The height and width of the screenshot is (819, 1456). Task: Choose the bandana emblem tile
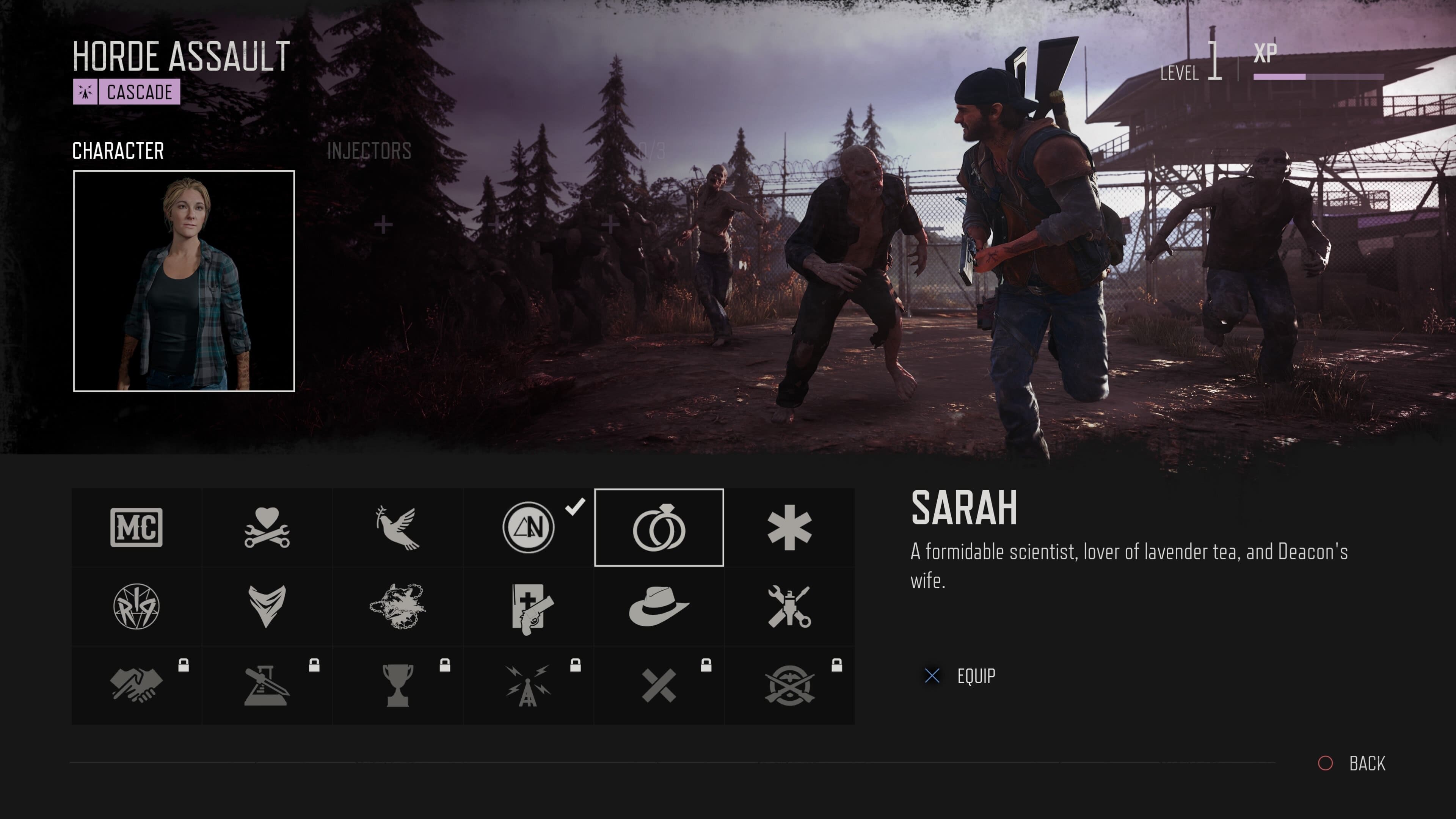[x=267, y=607]
